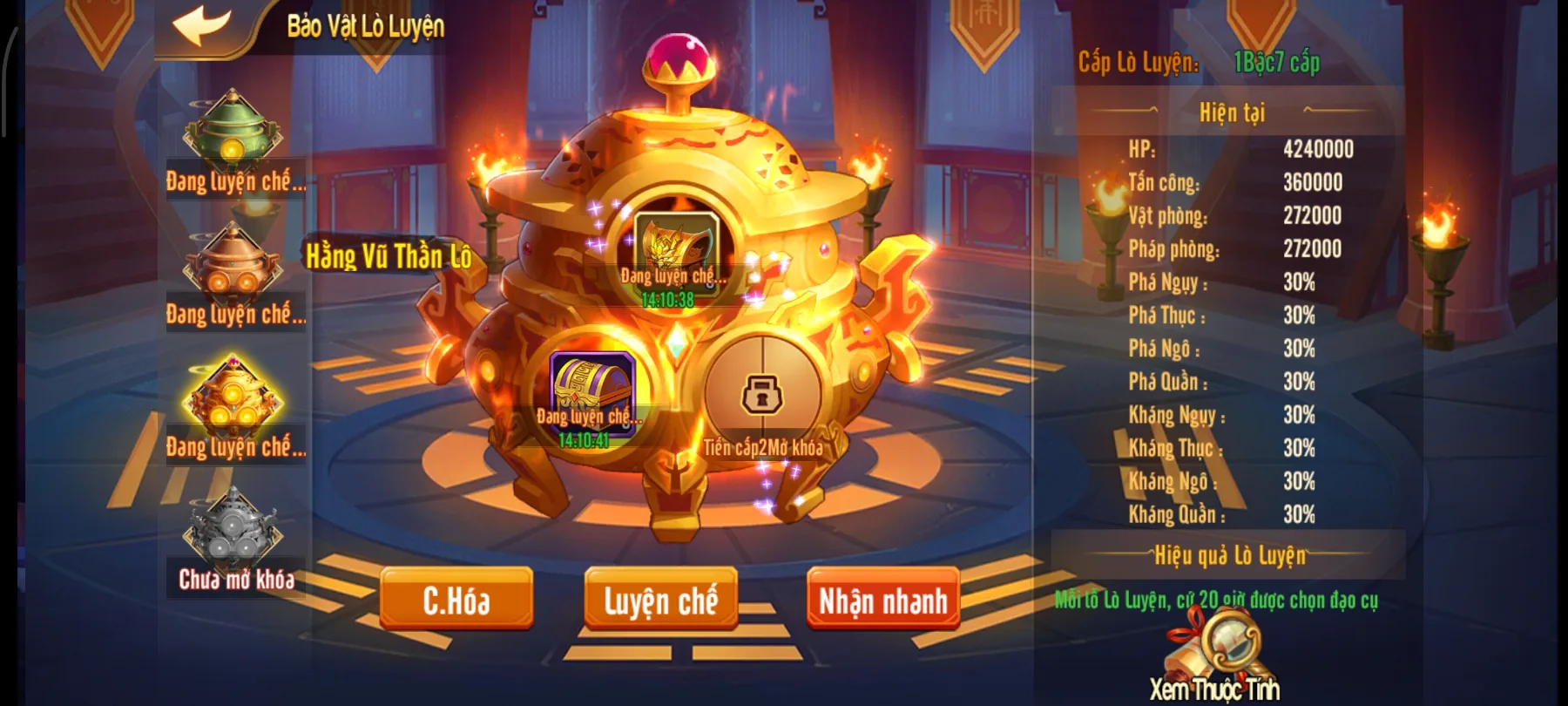Viewport: 1568px width, 706px height.
Task: Check the Kháng Quần 30% stat row
Action: [x=1237, y=514]
